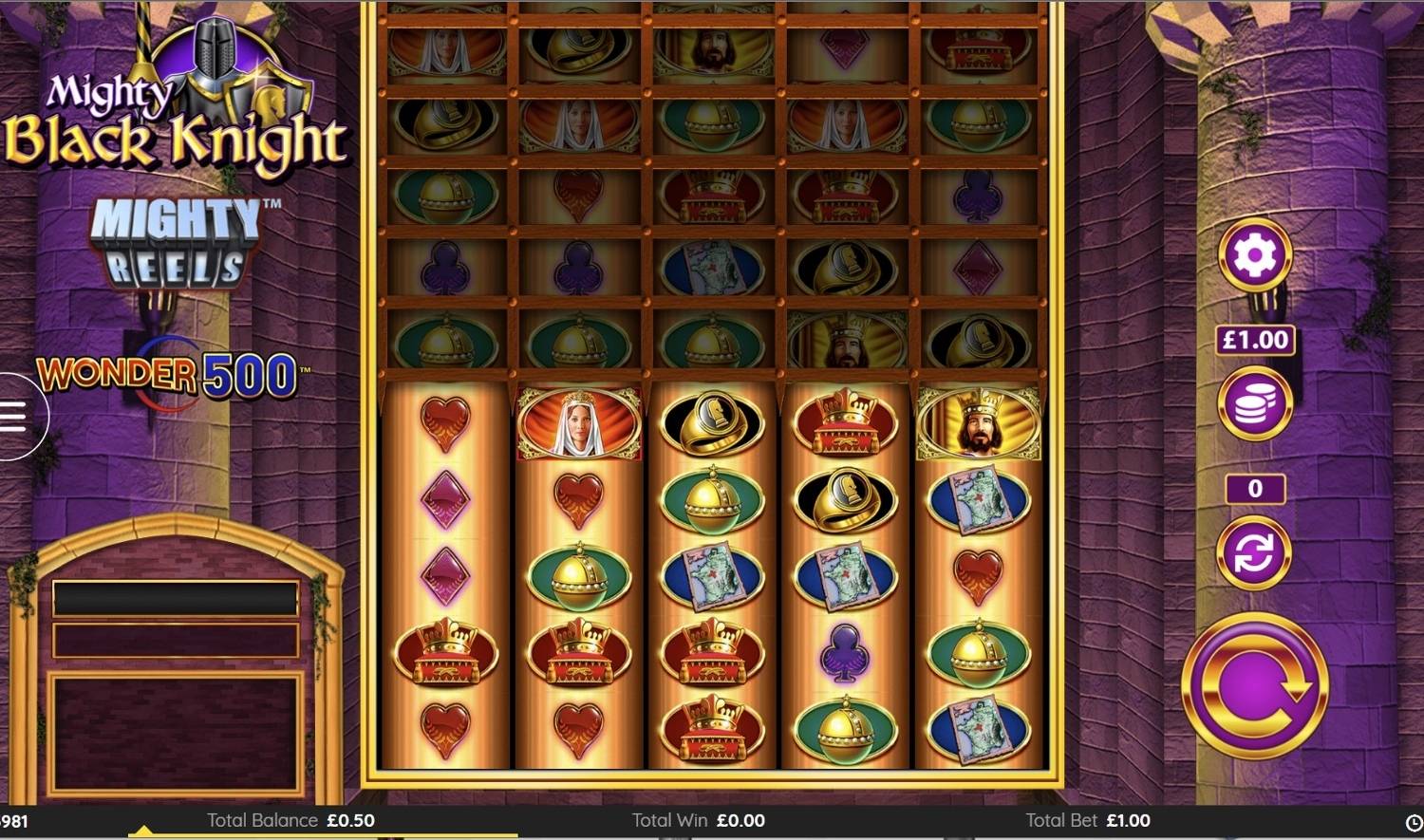The image size is (1424, 840).
Task: Open the coin stack bet selector
Action: click(x=1255, y=402)
